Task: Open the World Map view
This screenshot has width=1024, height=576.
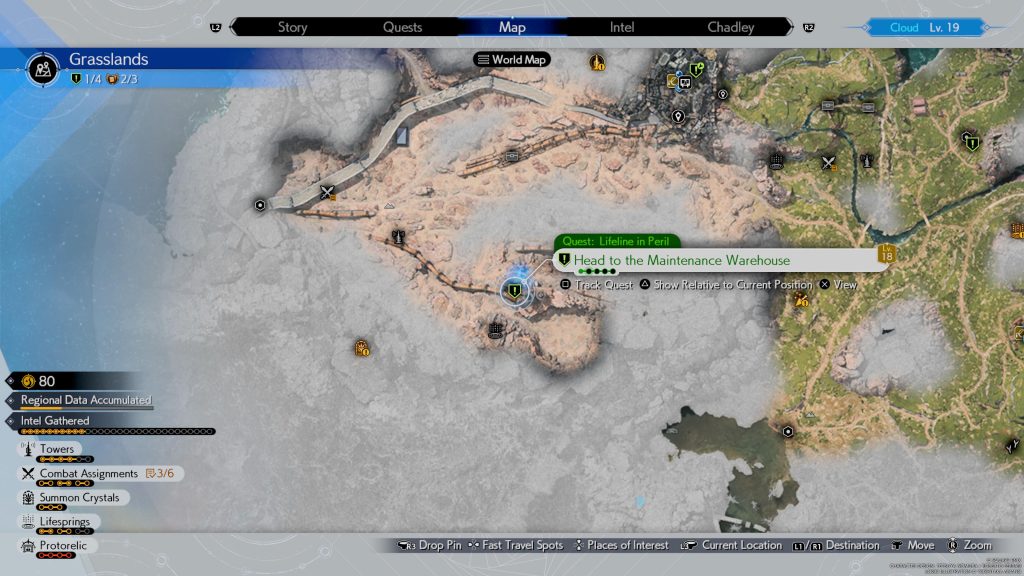Action: (512, 60)
